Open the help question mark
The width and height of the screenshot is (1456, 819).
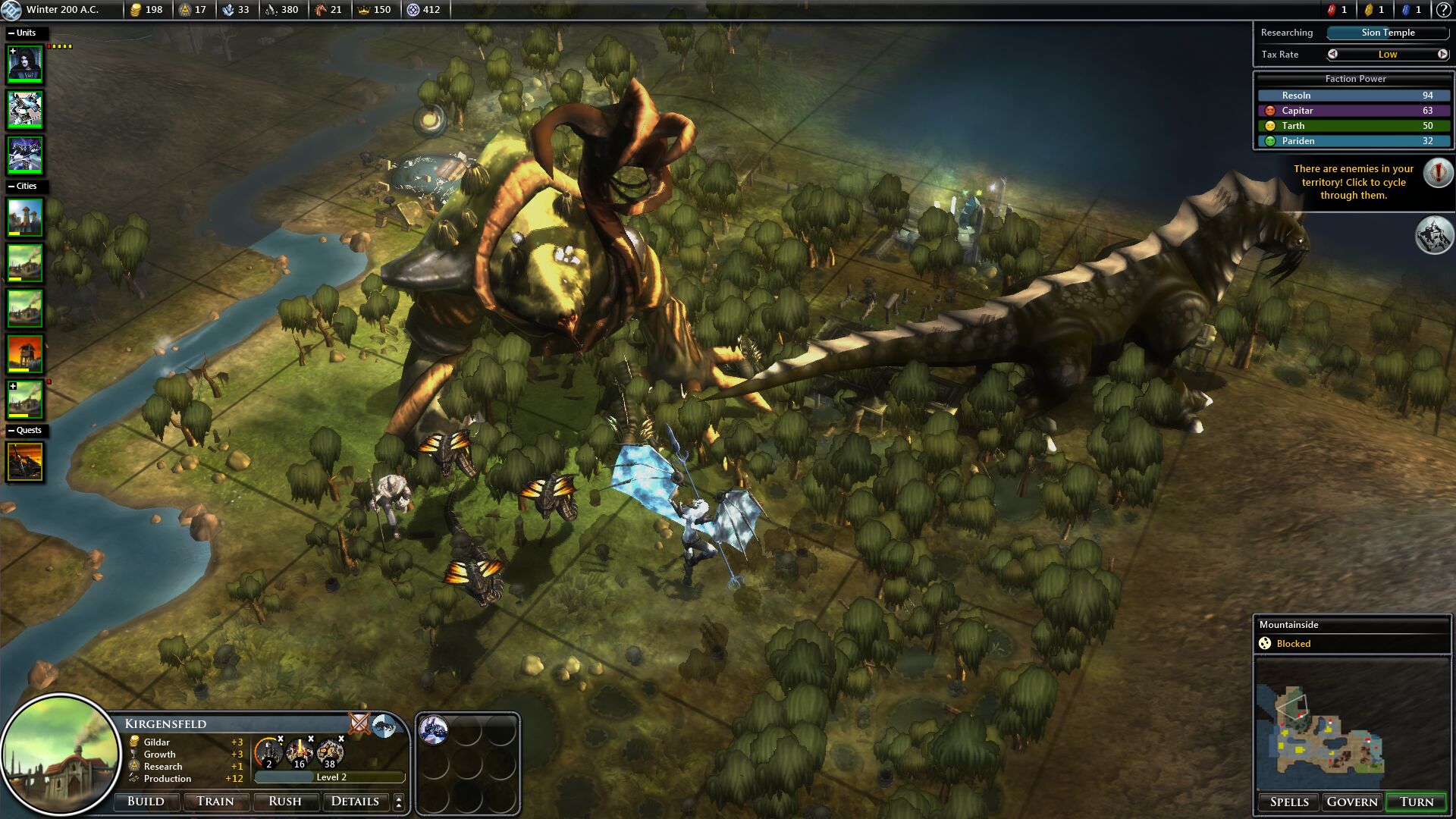1443,10
